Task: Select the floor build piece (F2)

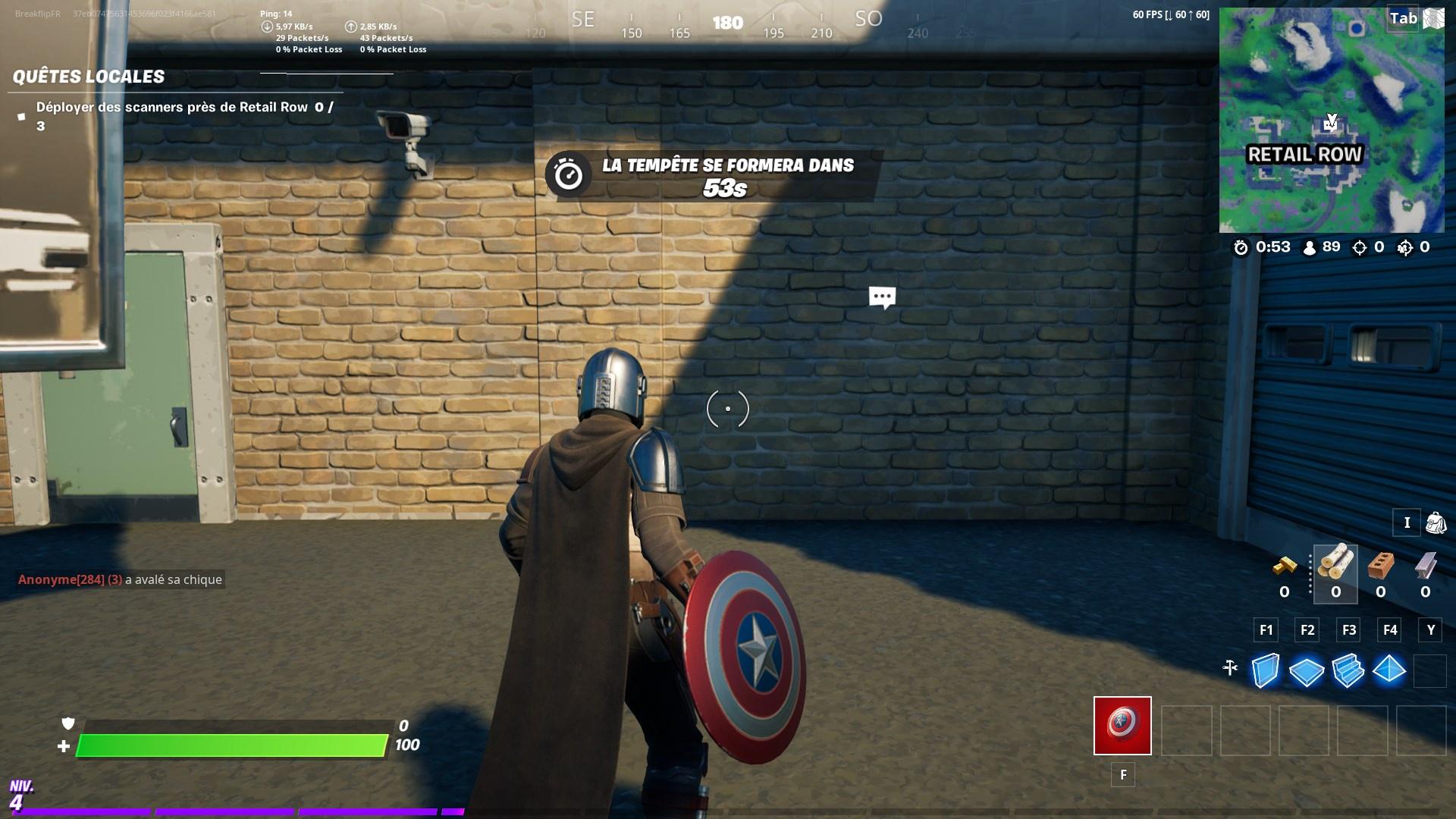Action: (x=1308, y=670)
